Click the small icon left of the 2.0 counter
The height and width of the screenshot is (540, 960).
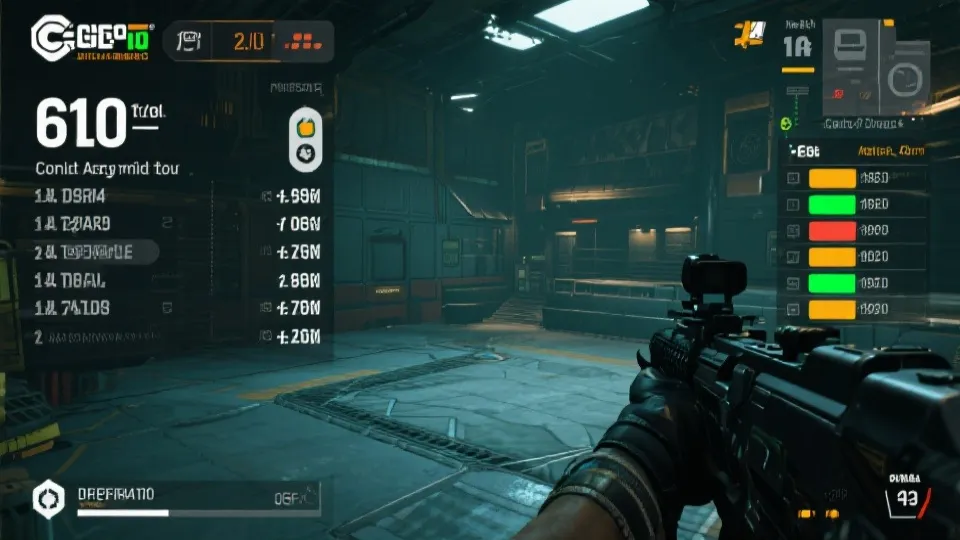tap(188, 41)
